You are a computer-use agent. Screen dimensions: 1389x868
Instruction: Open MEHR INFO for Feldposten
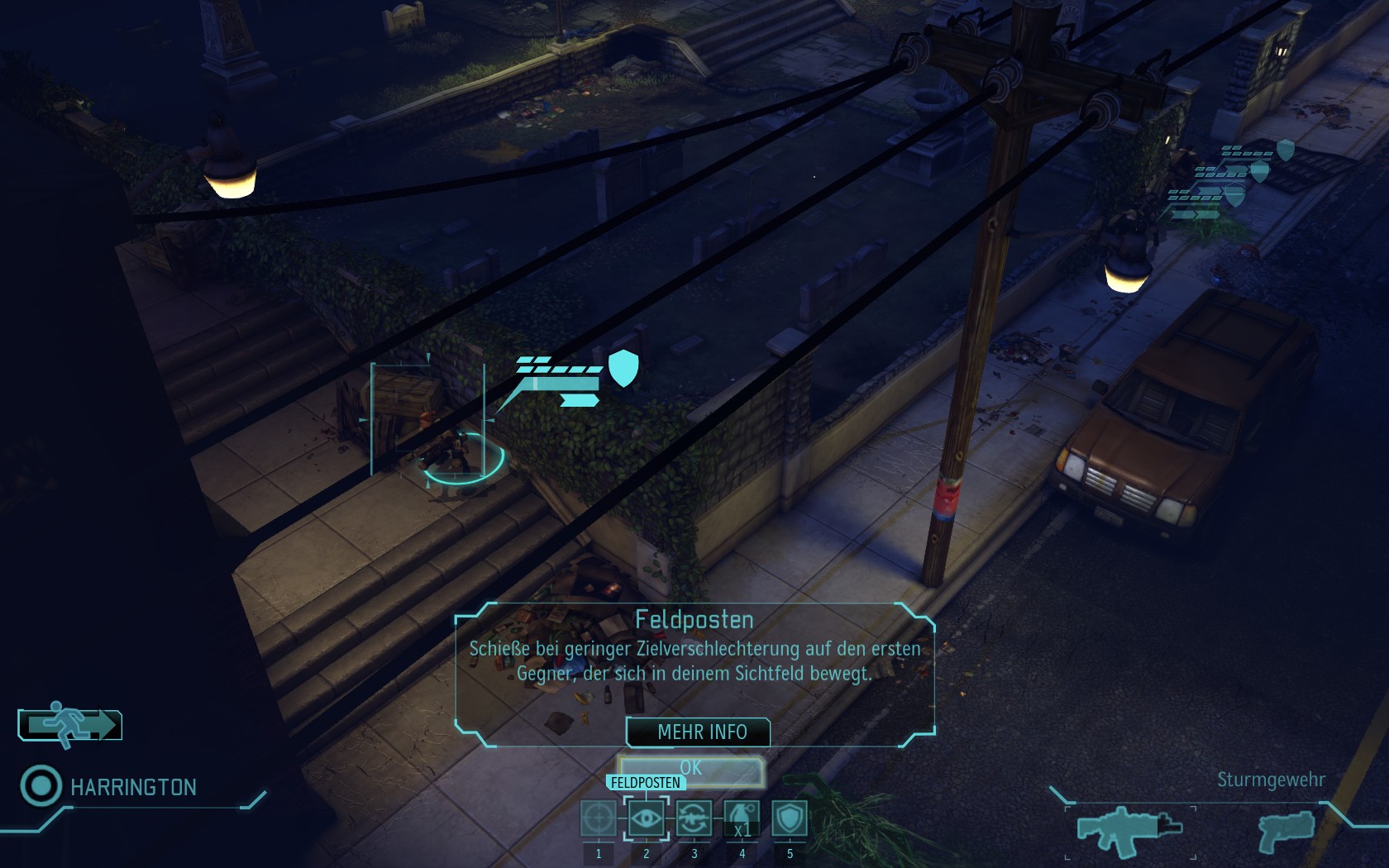(701, 732)
